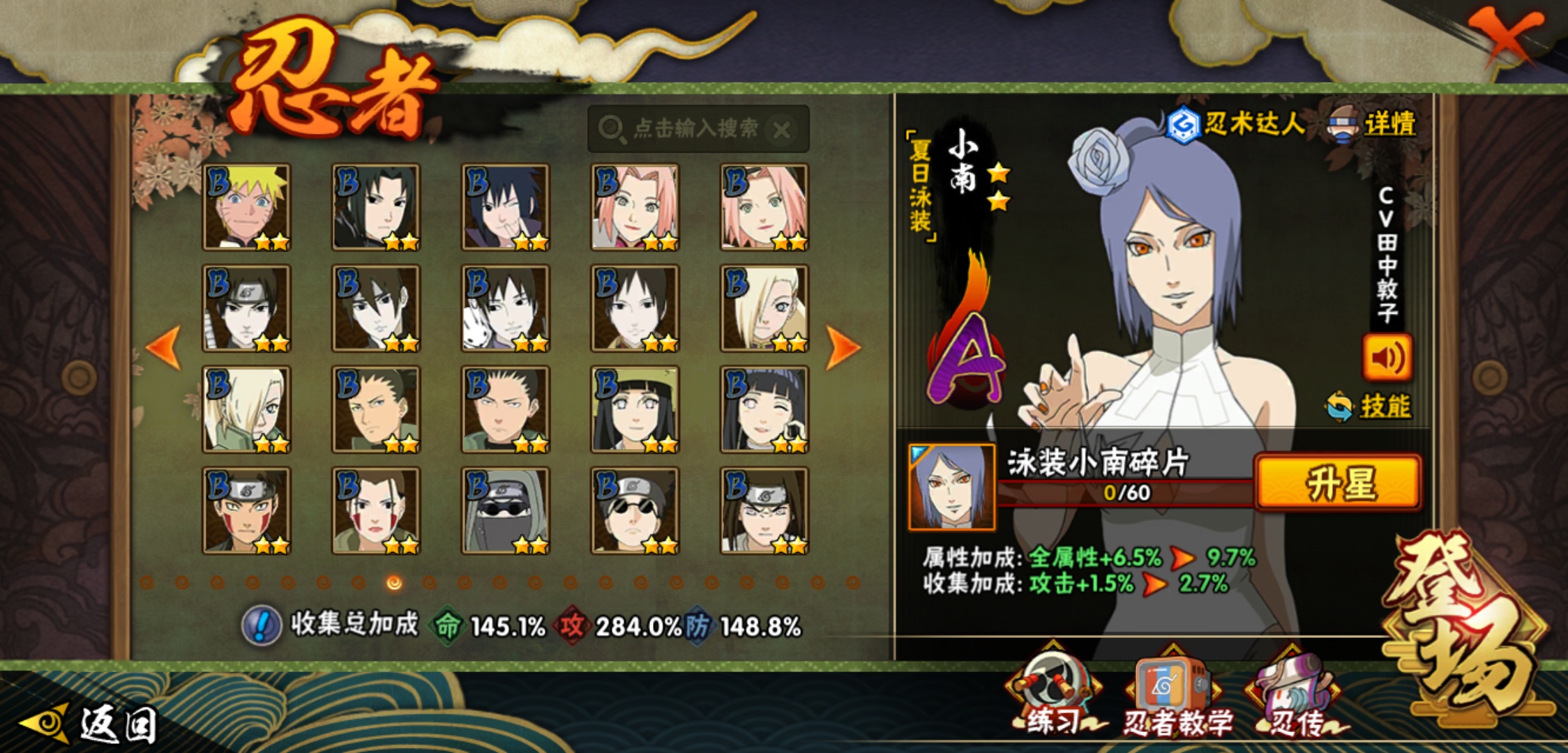Show collection bonus info via exclamation icon
Screen dimensions: 1568x753
pos(261,625)
